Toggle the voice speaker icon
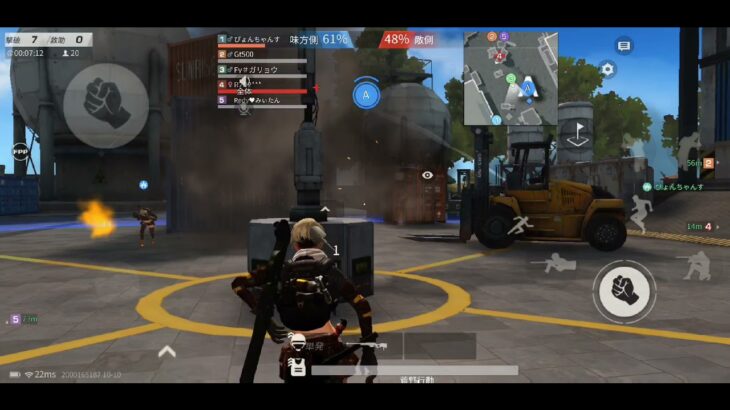The height and width of the screenshot is (410, 730). click(x=243, y=82)
